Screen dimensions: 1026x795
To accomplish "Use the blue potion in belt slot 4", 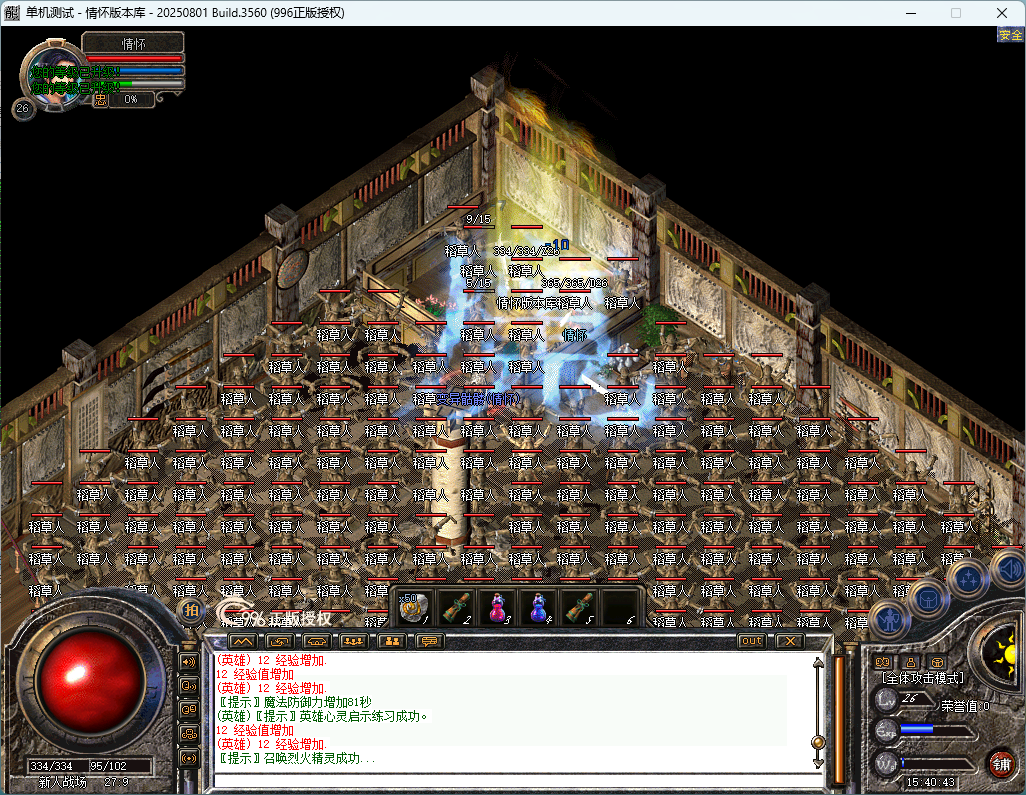I will 538,607.
